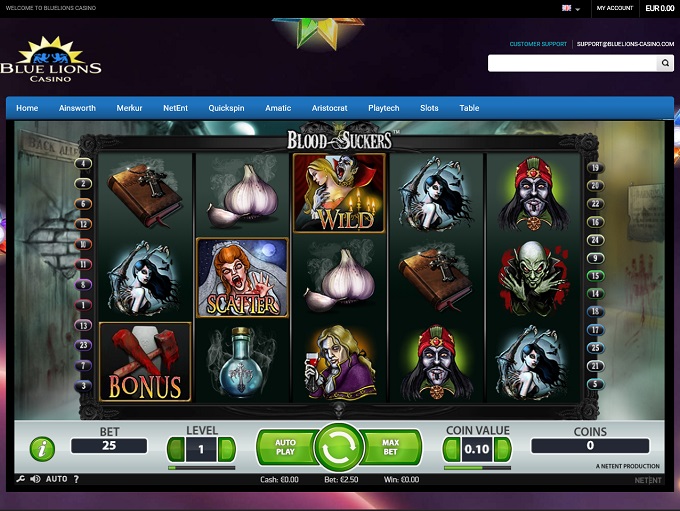This screenshot has height=511, width=680.
Task: Open the game help question mark
Action: [76, 479]
